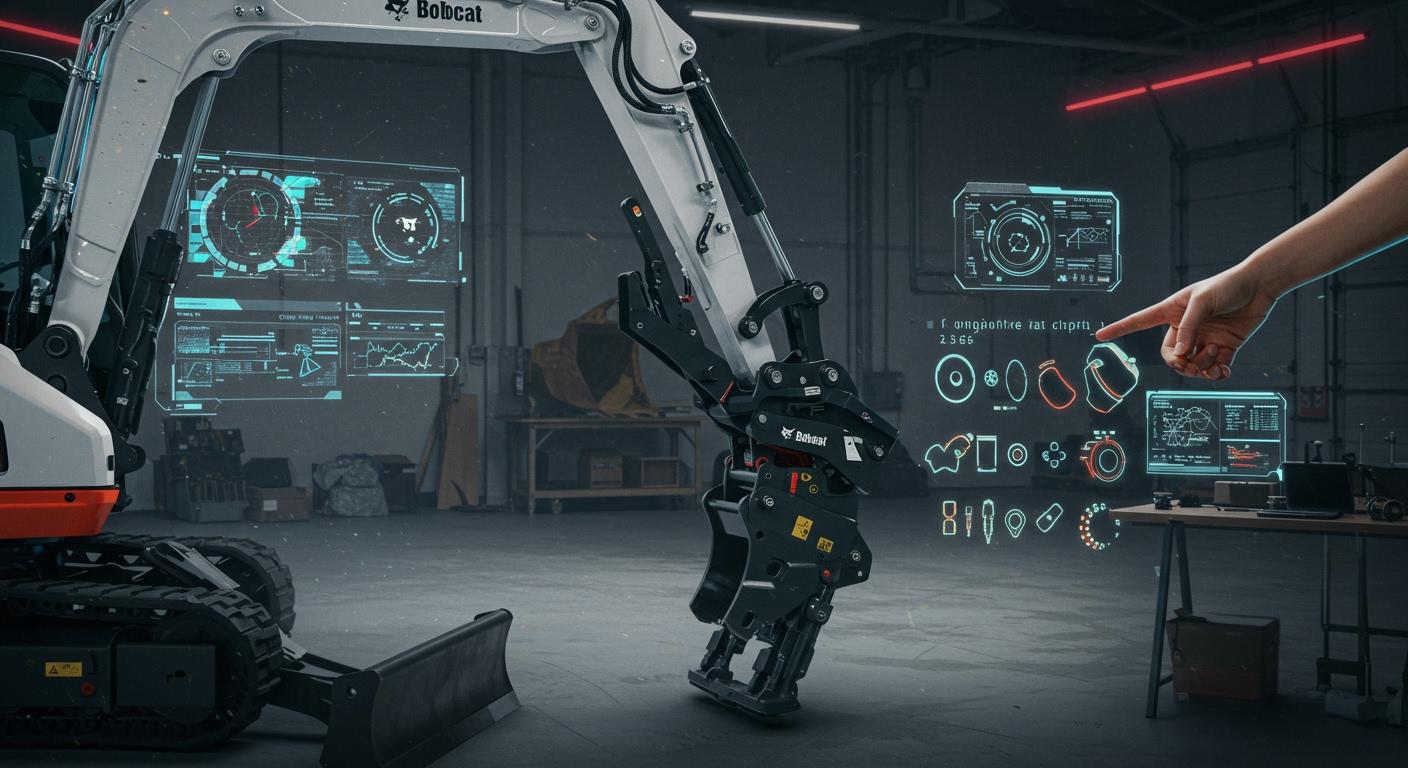Select the cyan and orange claw icon
This screenshot has height=768, width=1408.
pyautogui.click(x=947, y=454)
